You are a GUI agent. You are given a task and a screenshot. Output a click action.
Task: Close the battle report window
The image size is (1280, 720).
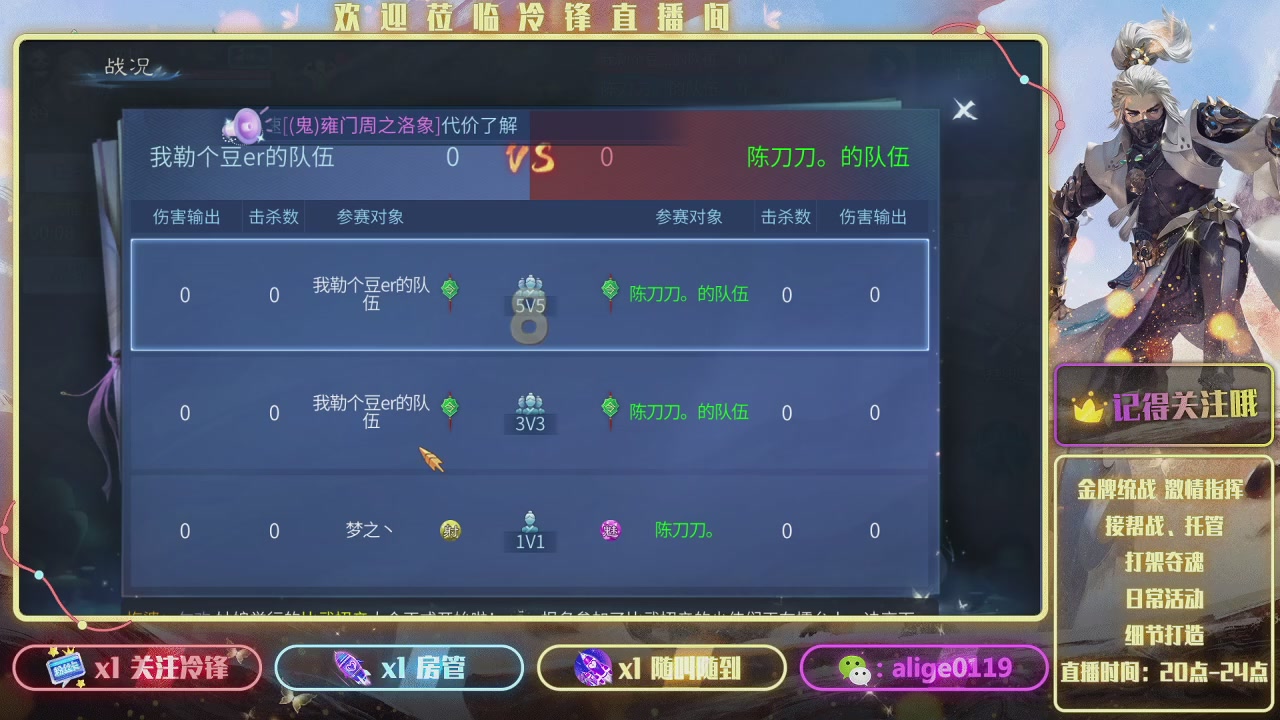tap(963, 110)
